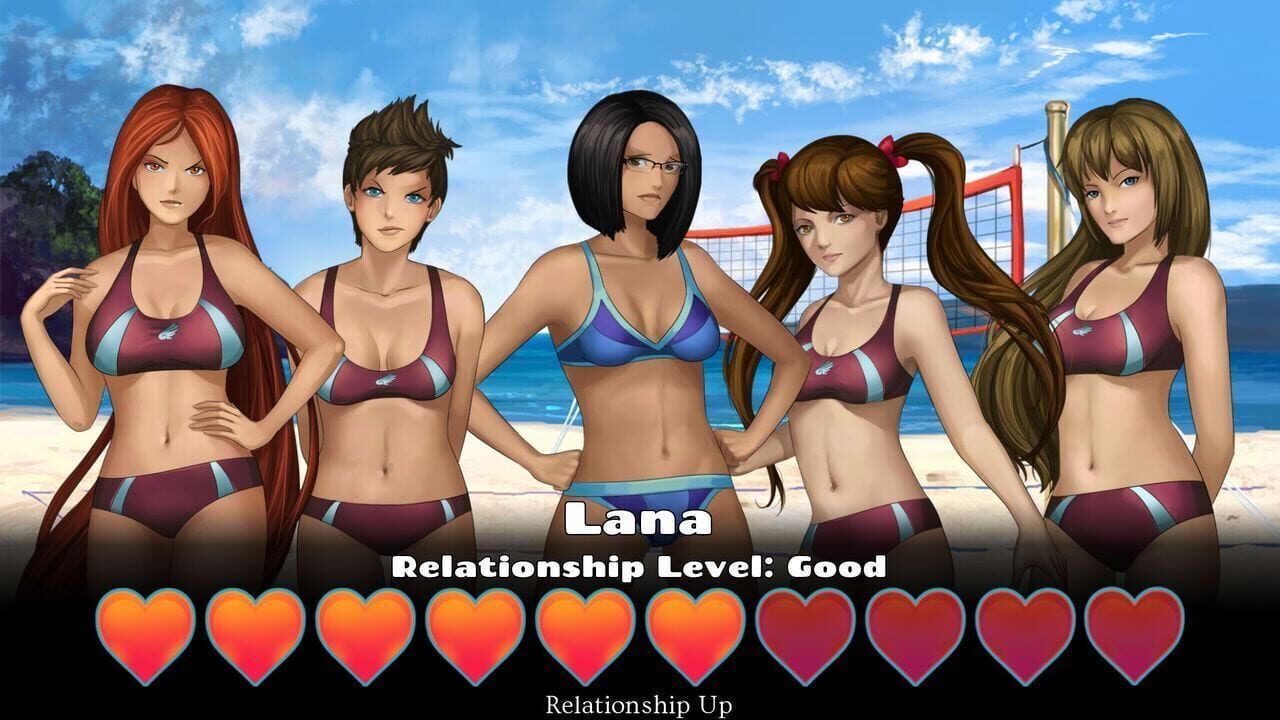
Task: Select the Relationship Level: Good text
Action: [639, 566]
